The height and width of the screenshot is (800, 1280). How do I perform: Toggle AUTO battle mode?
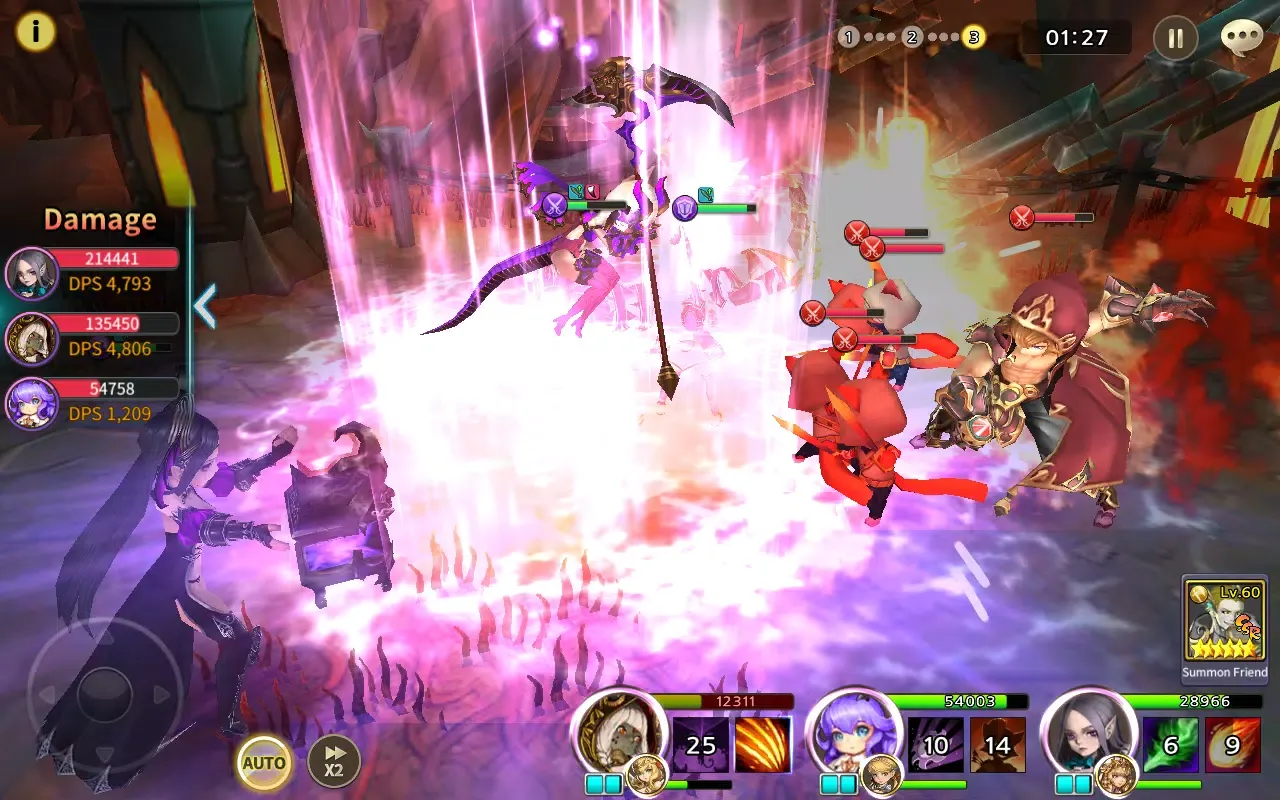point(262,763)
